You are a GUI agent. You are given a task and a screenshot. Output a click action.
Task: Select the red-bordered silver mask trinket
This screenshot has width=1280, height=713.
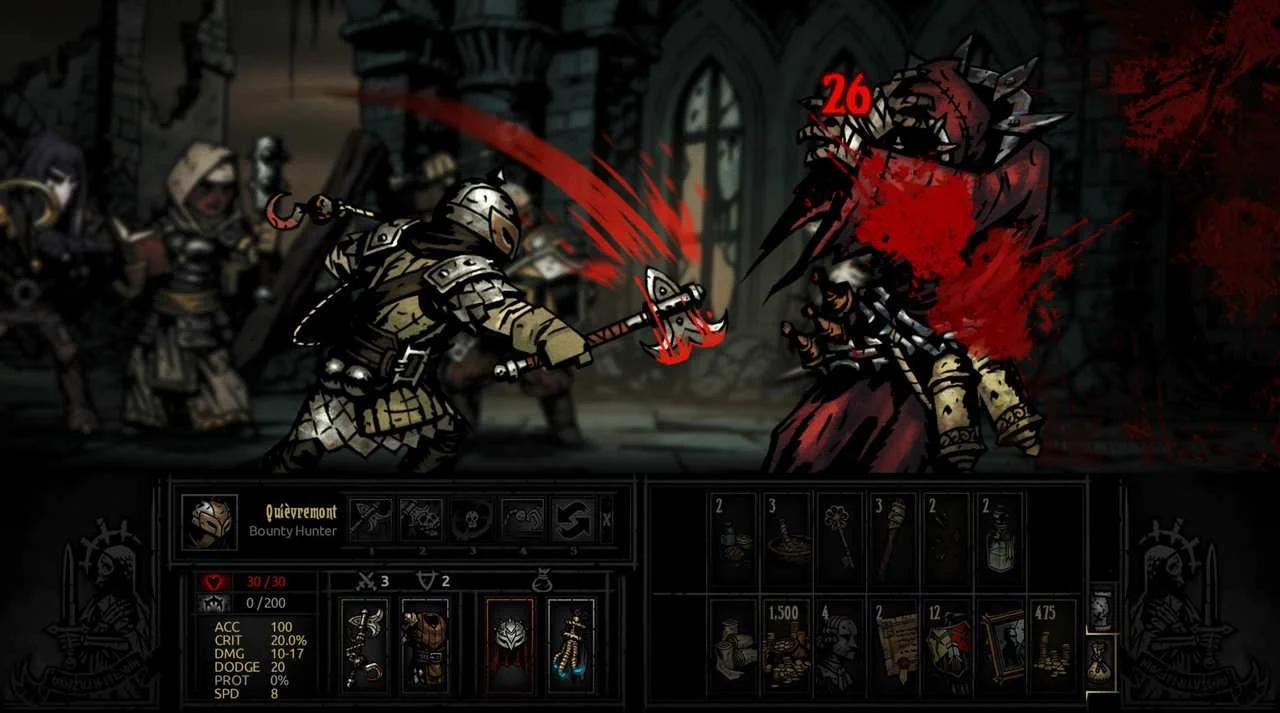point(510,647)
